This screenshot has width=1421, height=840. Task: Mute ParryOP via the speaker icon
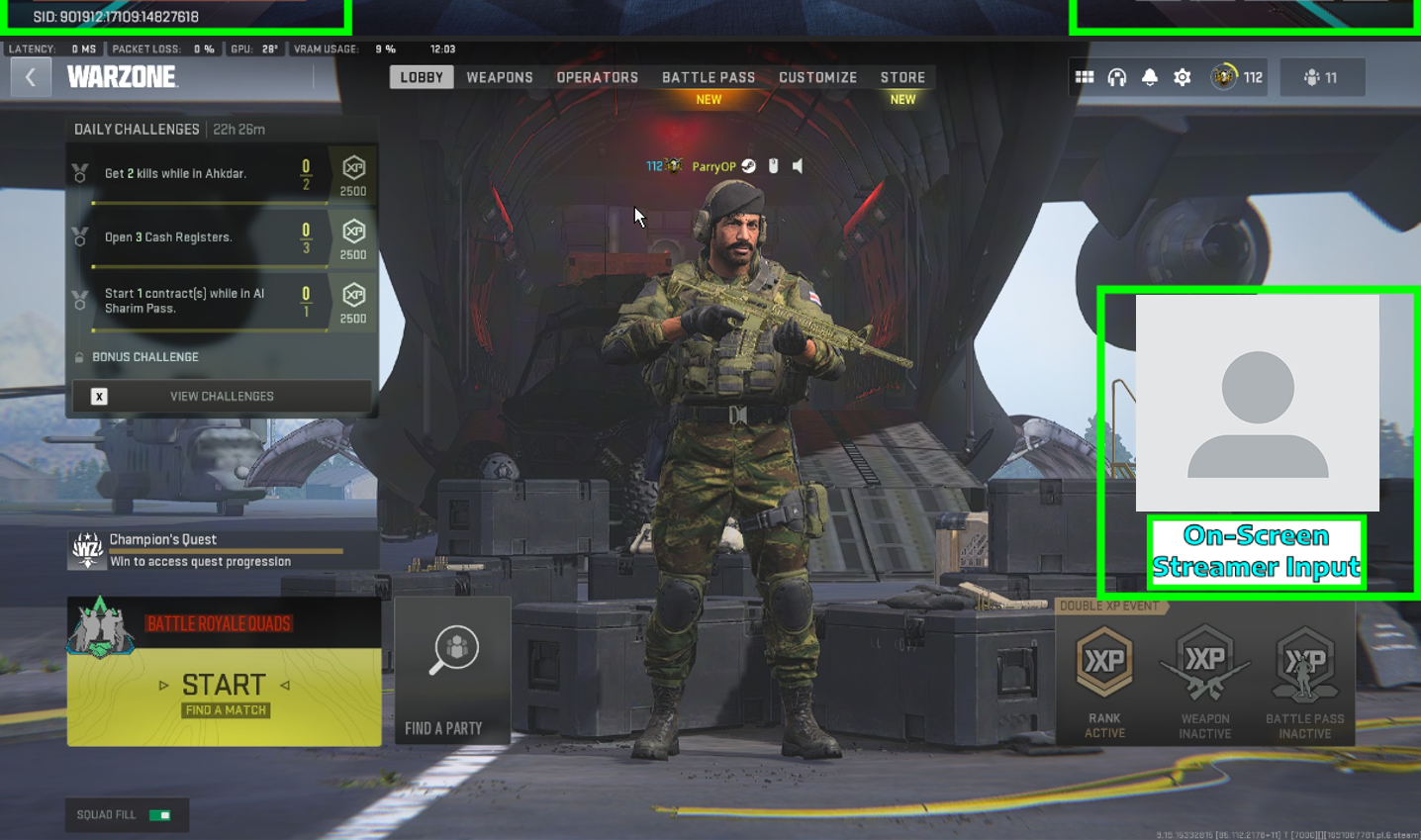(798, 165)
